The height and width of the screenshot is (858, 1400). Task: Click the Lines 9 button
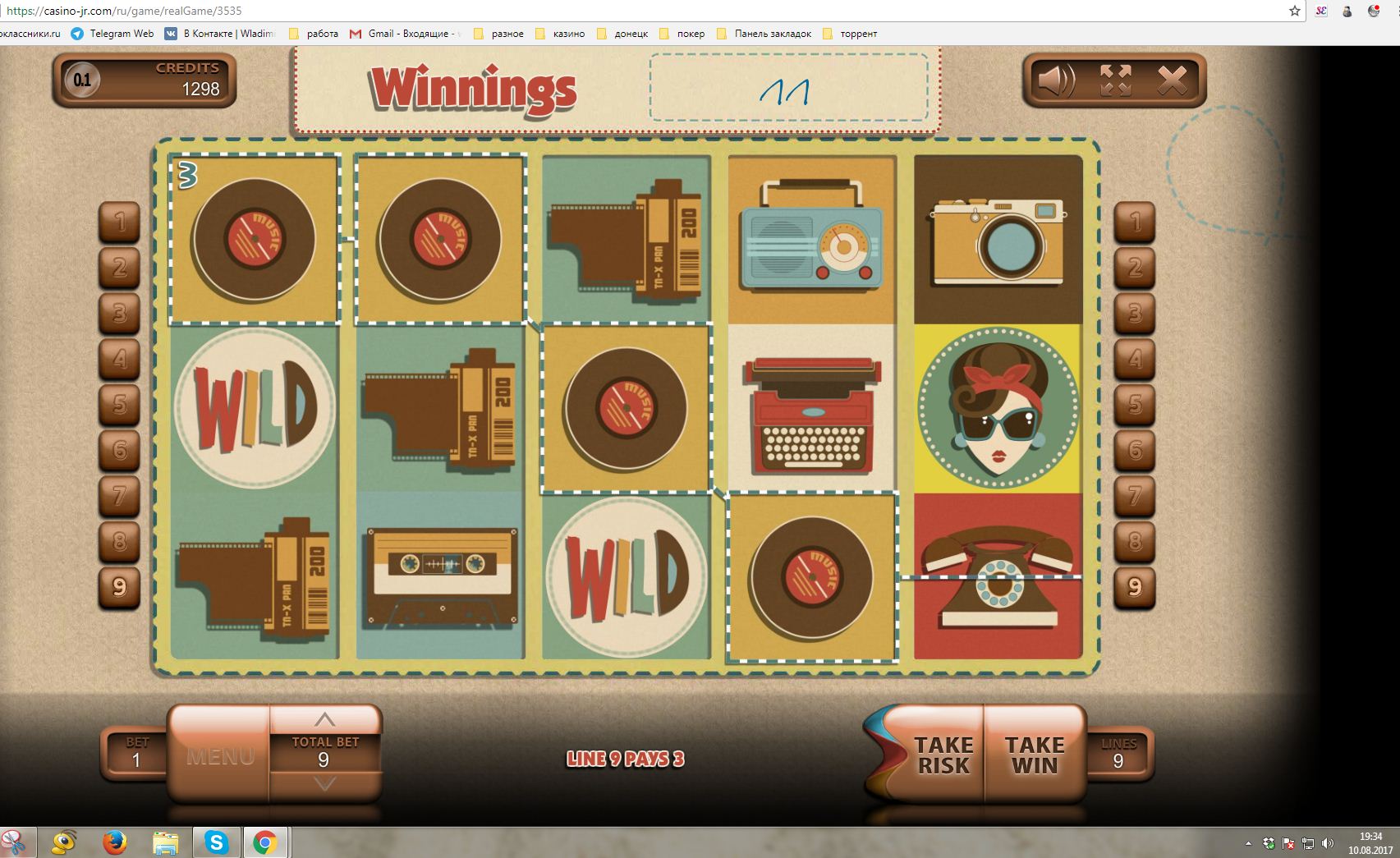1118,754
